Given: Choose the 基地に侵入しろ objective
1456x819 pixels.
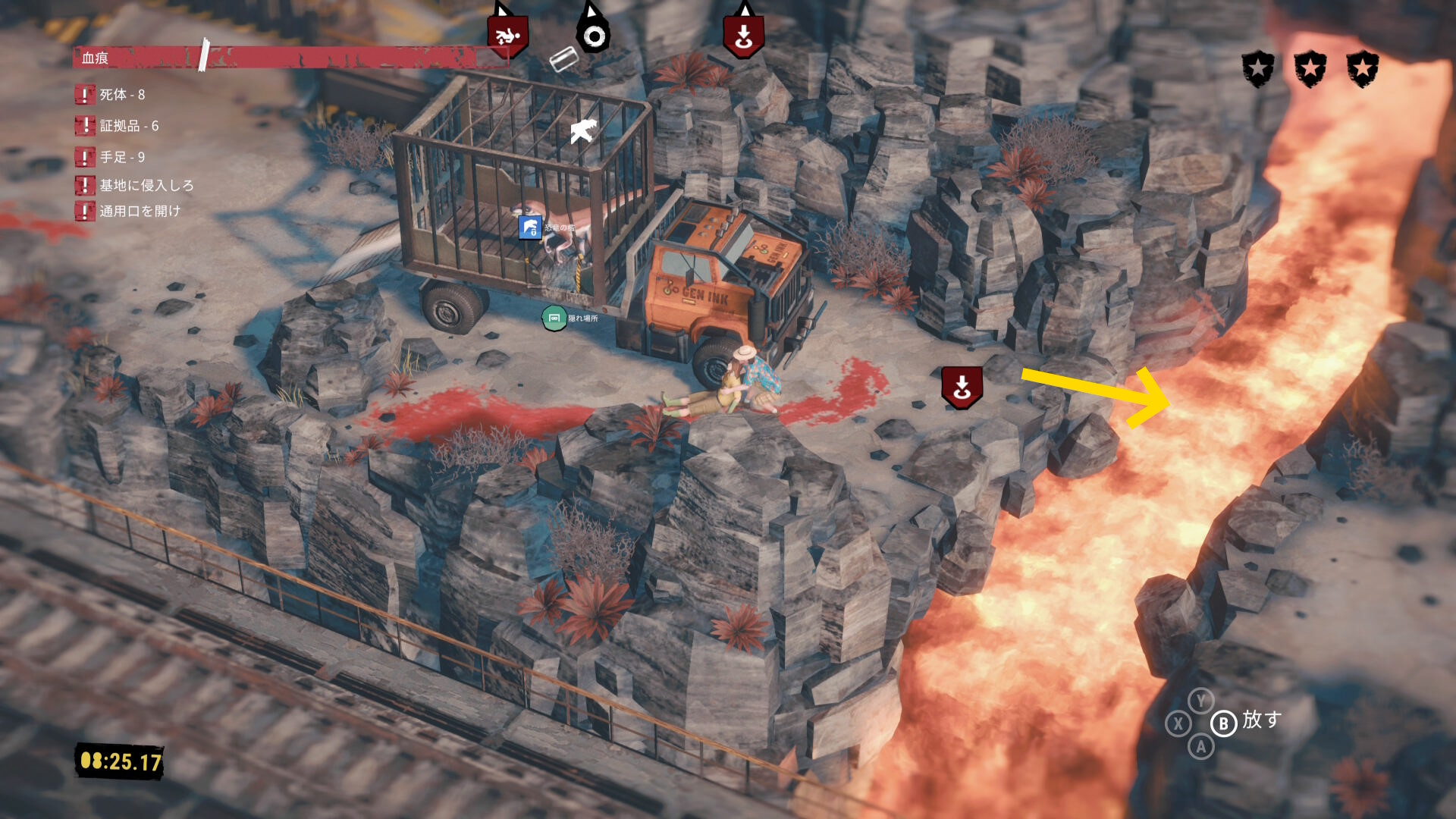Looking at the screenshot, I should coord(146,185).
